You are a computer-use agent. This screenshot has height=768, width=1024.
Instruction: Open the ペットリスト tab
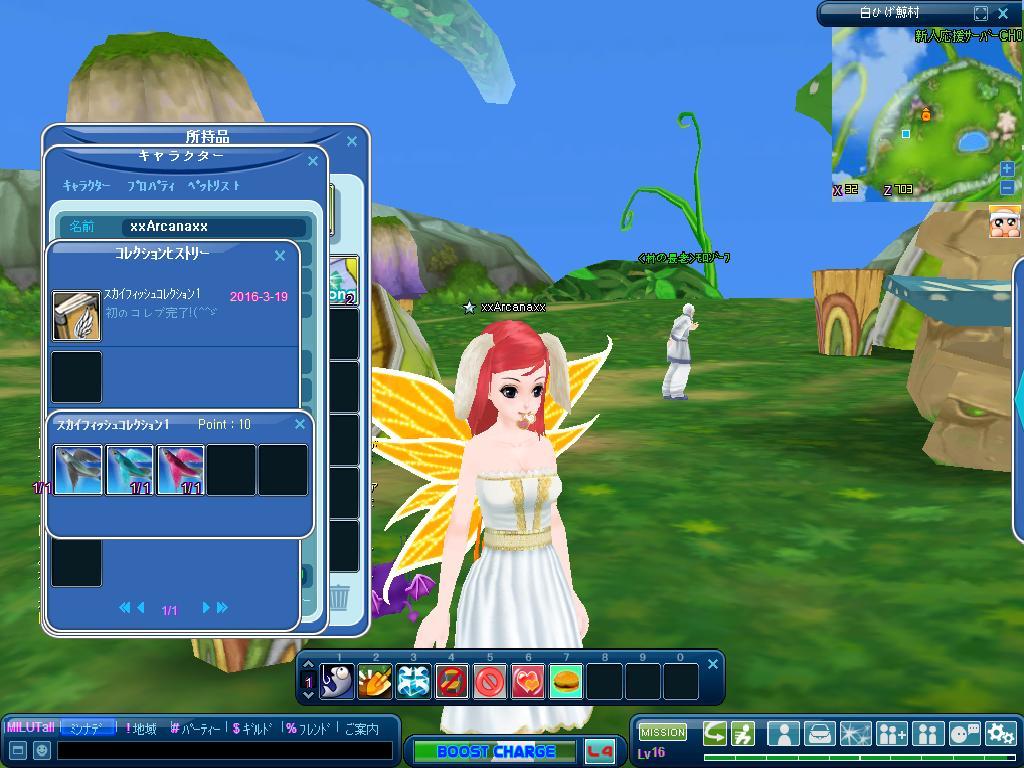(214, 186)
